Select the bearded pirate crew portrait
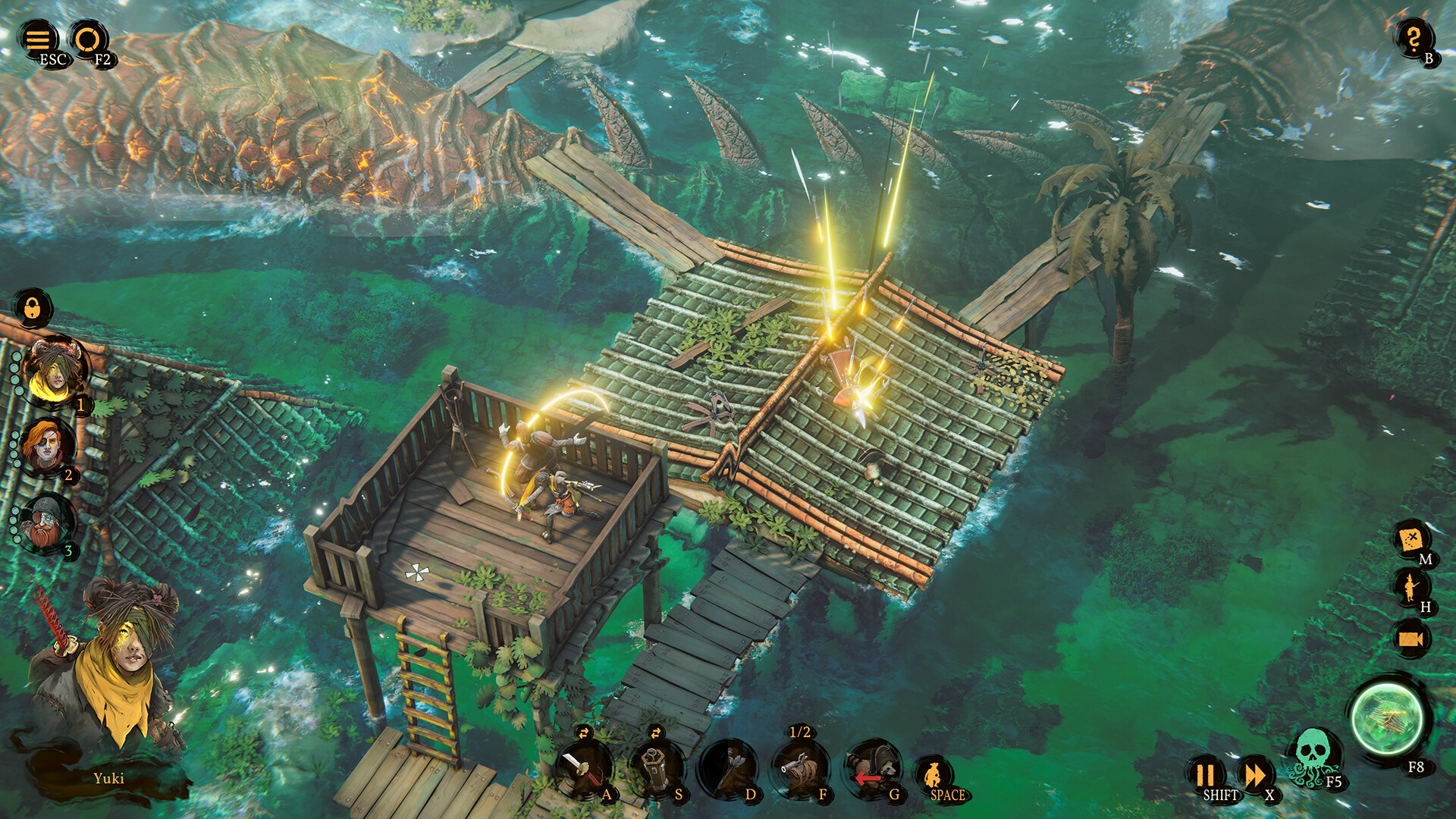This screenshot has width=1456, height=819. 47,522
